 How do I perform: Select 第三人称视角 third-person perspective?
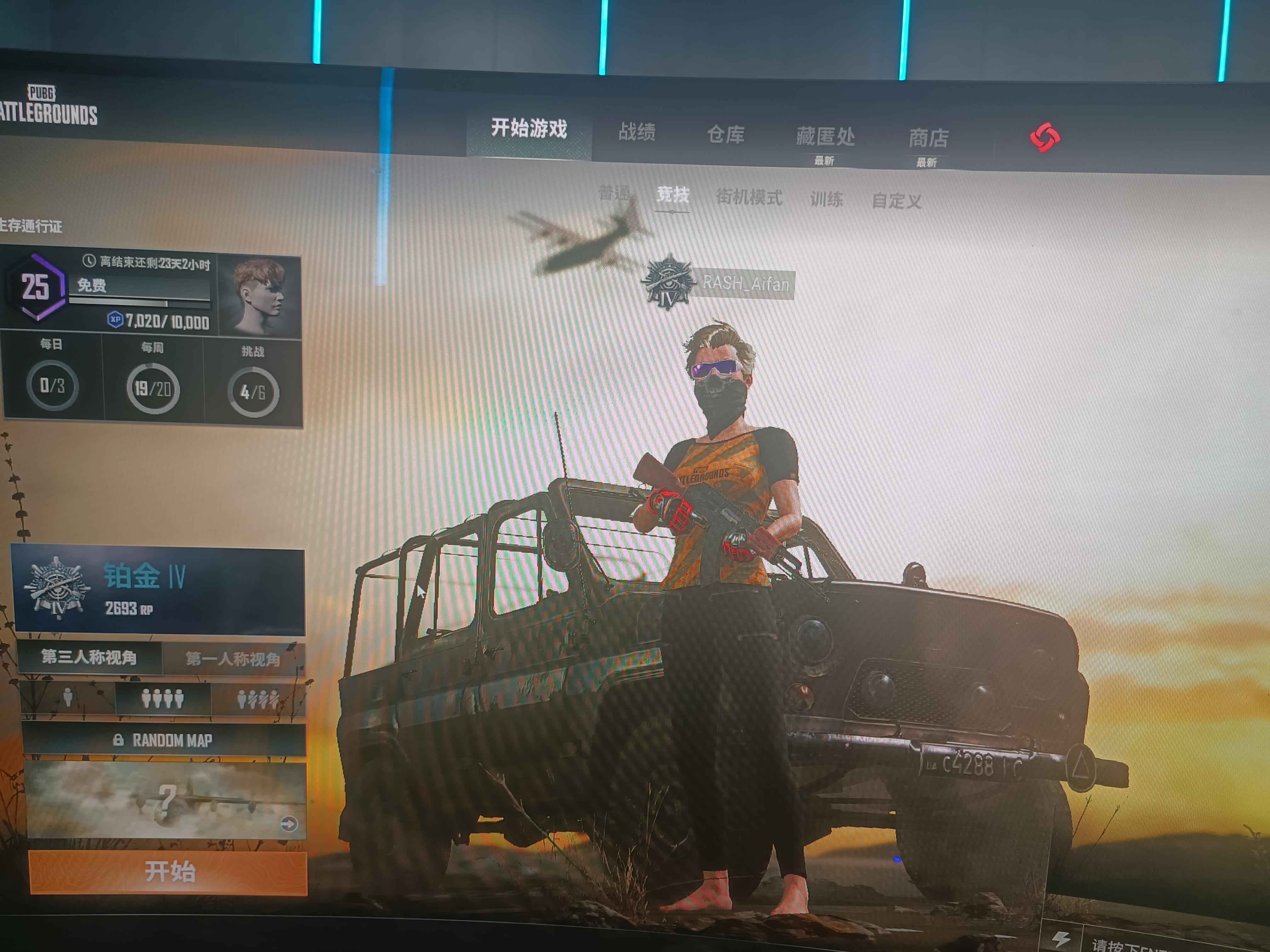[89, 657]
